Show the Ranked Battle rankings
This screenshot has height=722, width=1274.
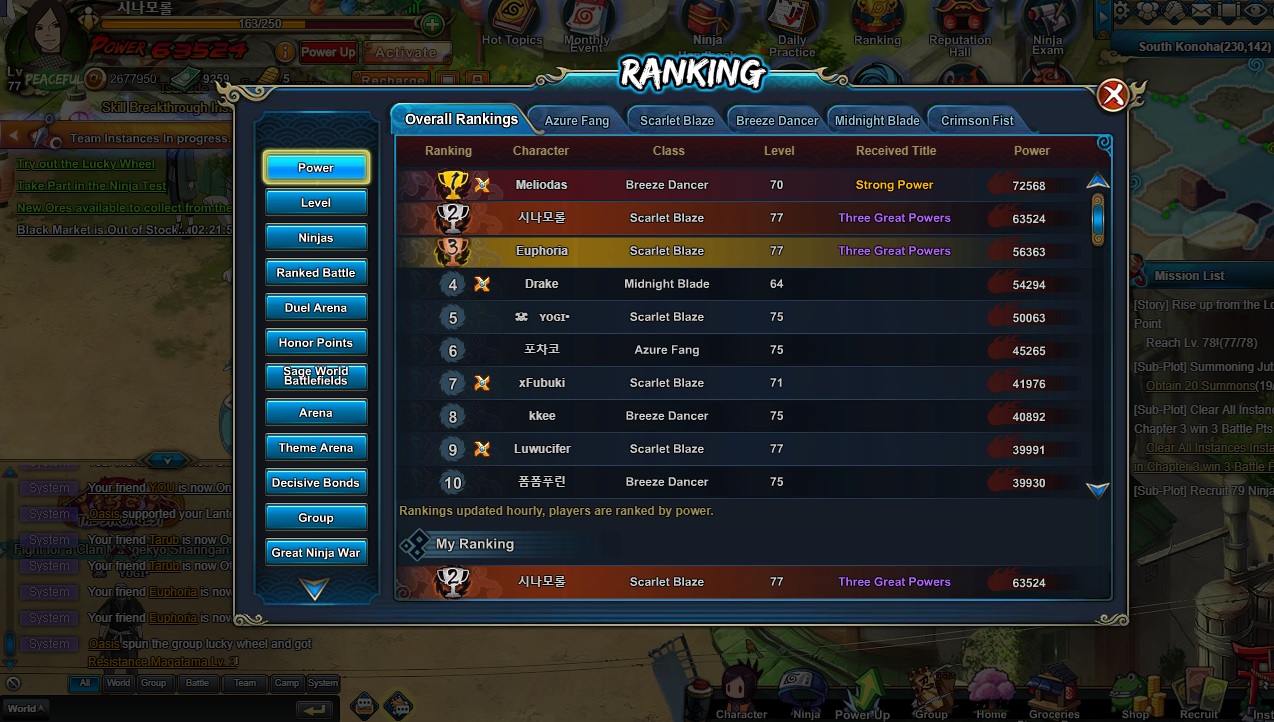[316, 273]
